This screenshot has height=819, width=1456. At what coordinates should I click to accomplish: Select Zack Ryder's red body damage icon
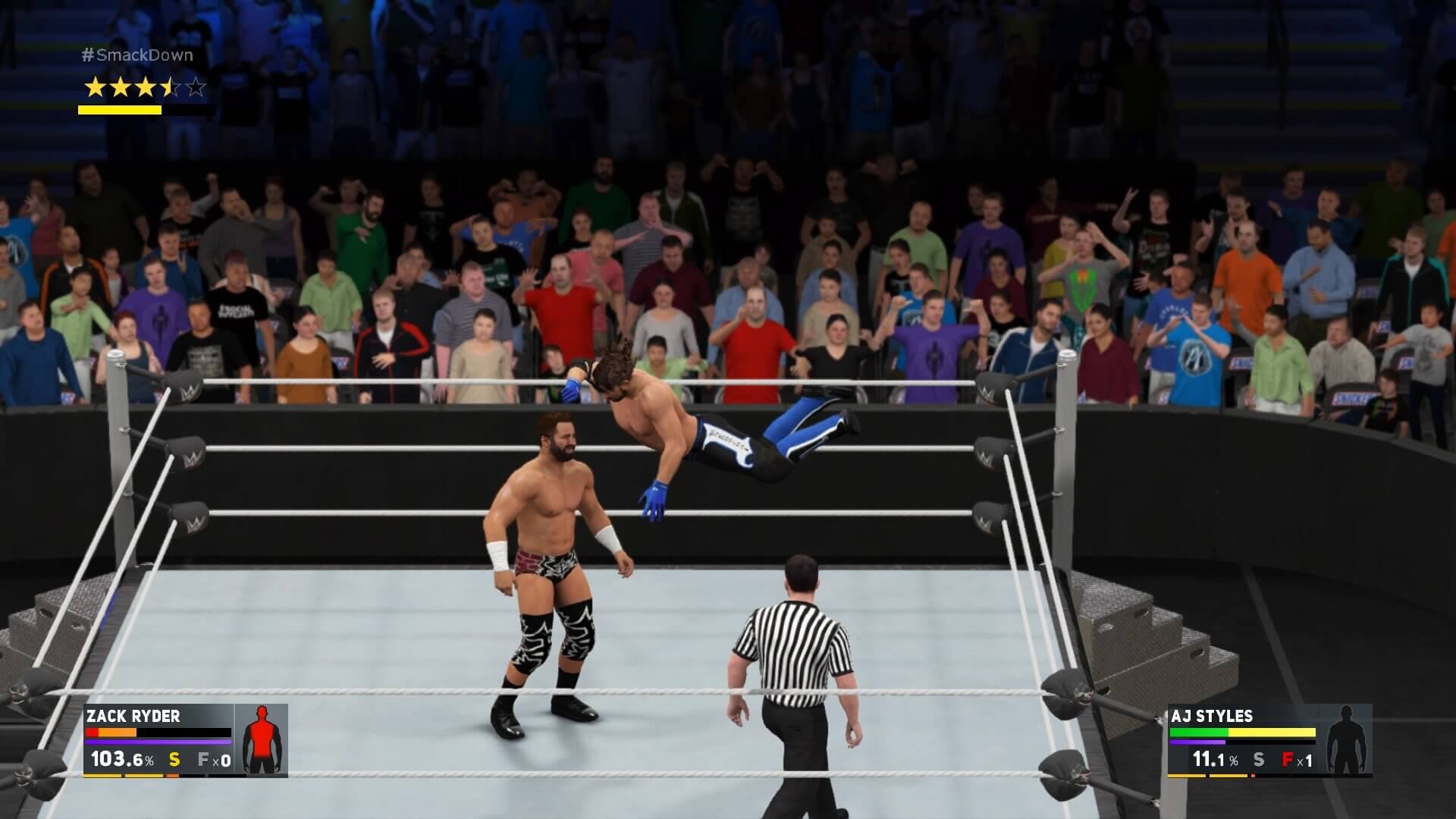point(262,739)
